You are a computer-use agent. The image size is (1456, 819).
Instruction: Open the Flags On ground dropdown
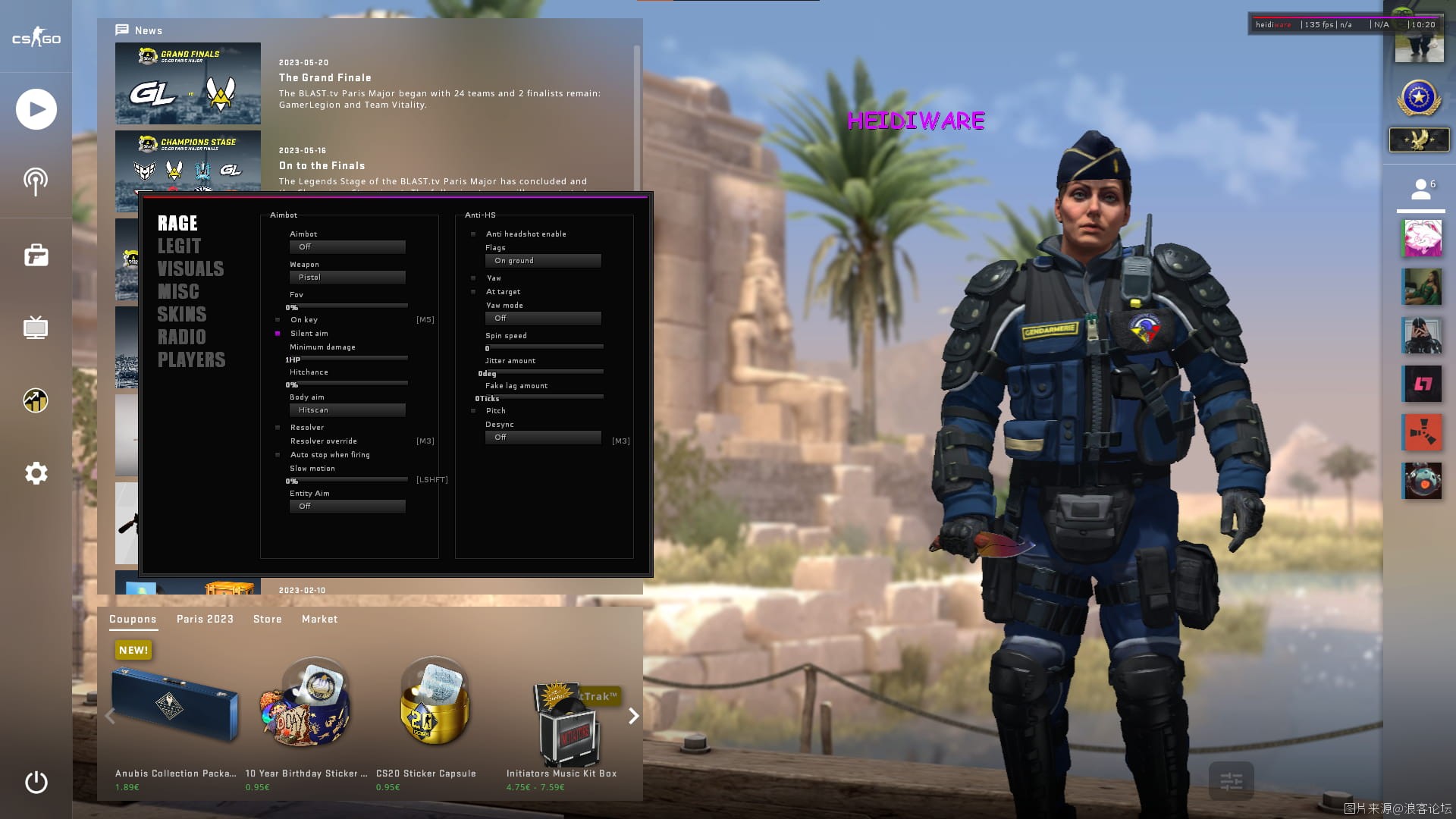pyautogui.click(x=543, y=261)
